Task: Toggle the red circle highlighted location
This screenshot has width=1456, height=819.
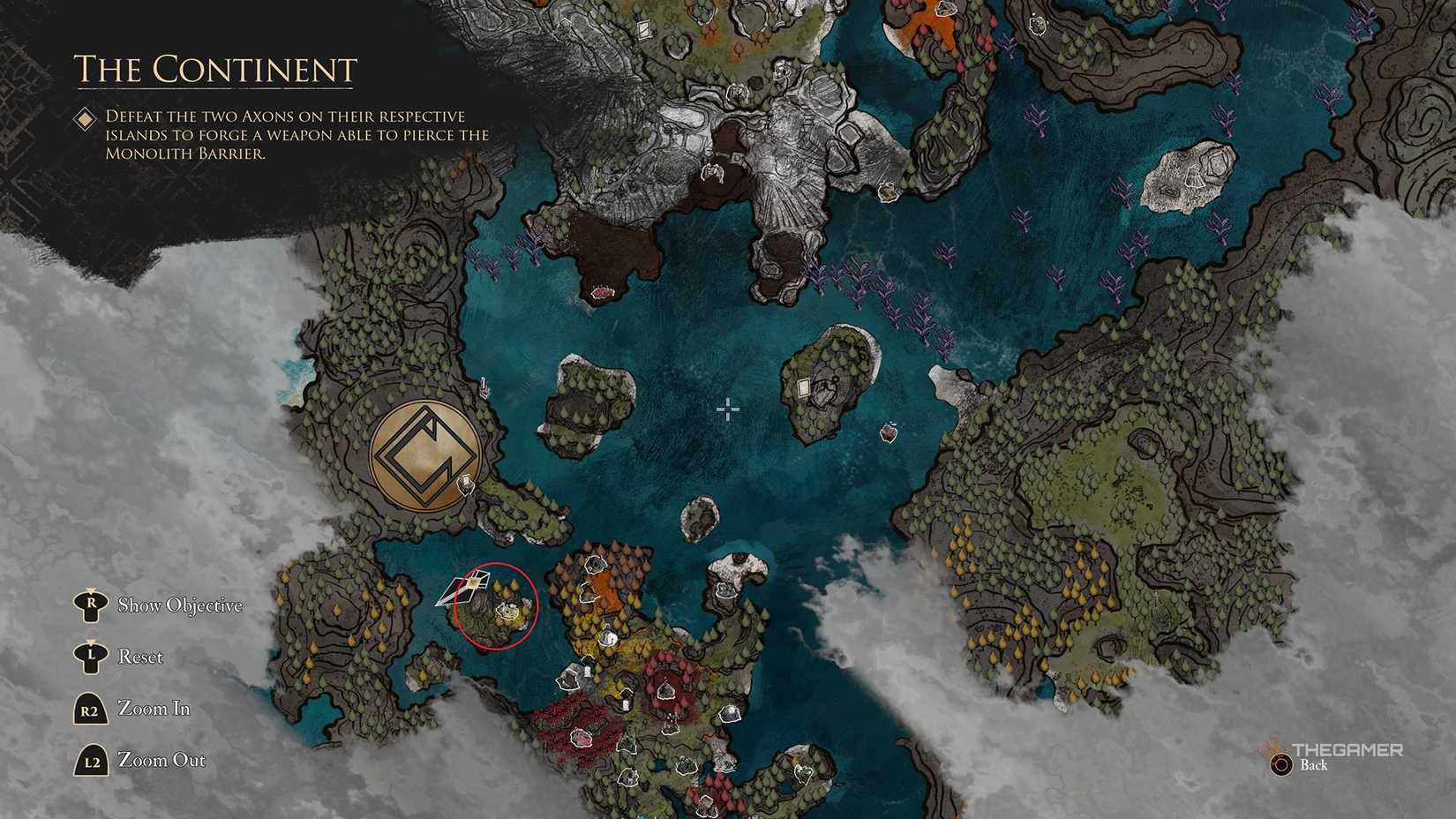Action: click(497, 605)
